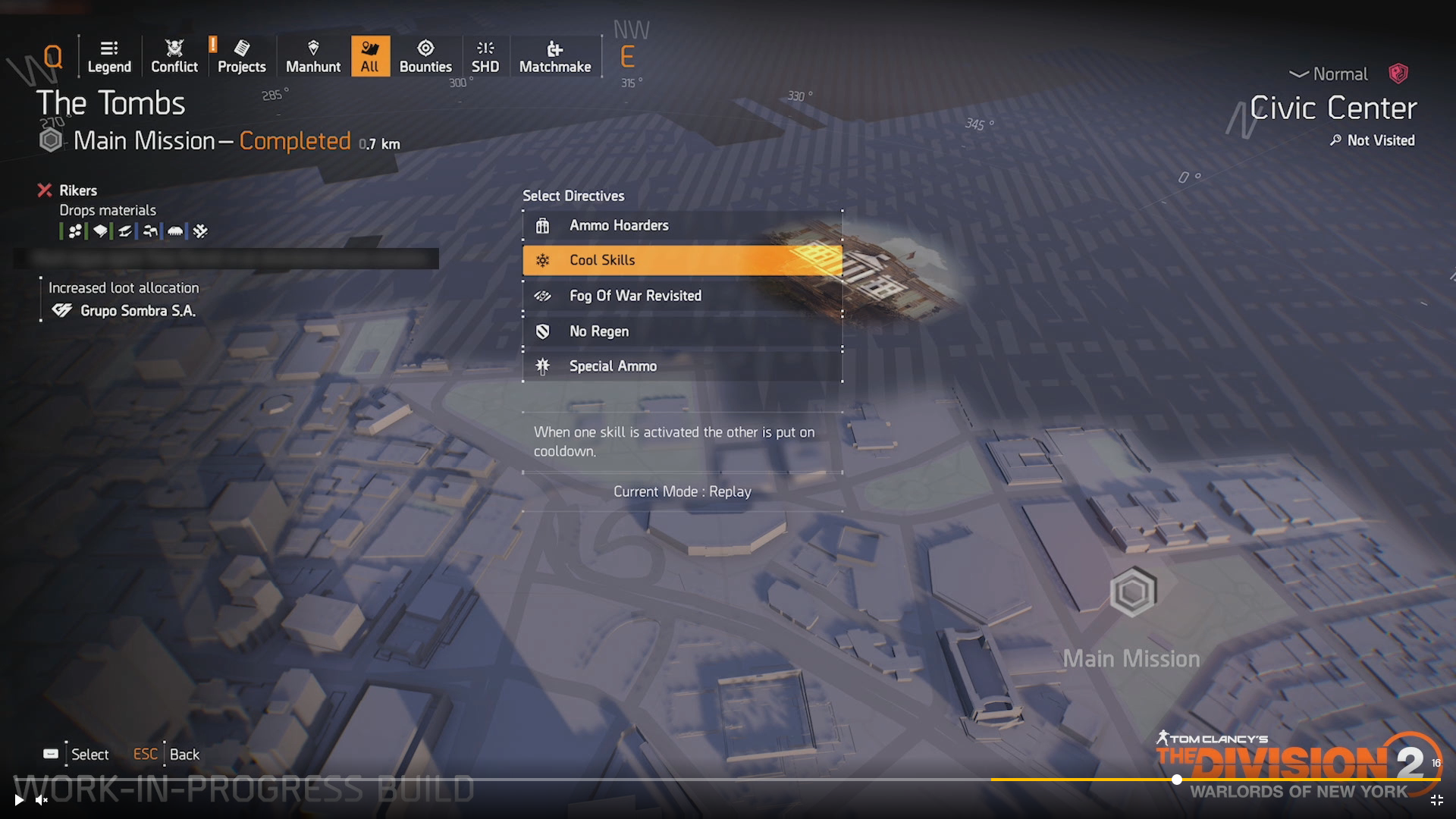Enable the Ammo Hoarders directive
Screen dimensions: 1456x819
681,224
